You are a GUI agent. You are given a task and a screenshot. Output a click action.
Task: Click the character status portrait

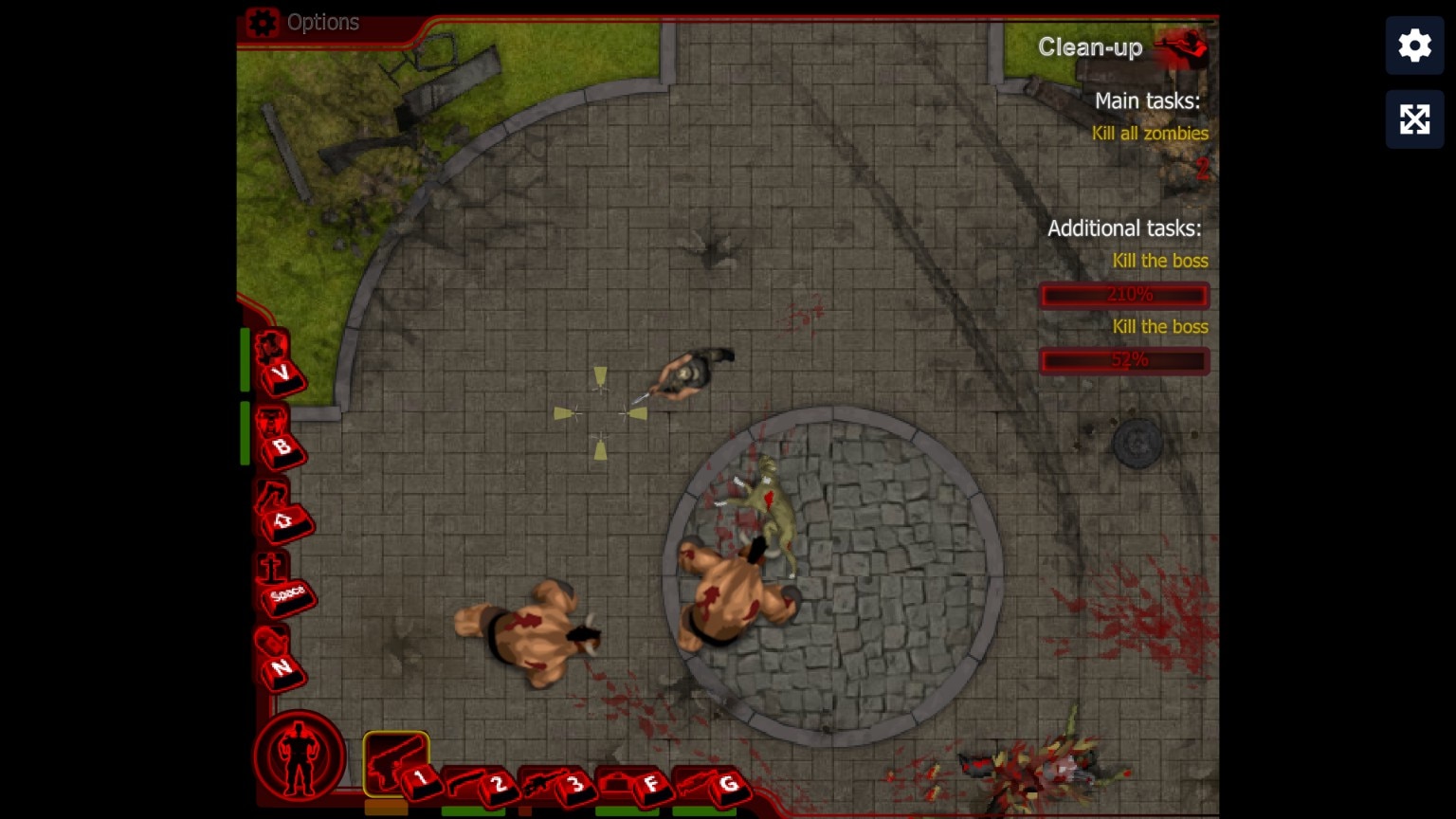[x=300, y=756]
